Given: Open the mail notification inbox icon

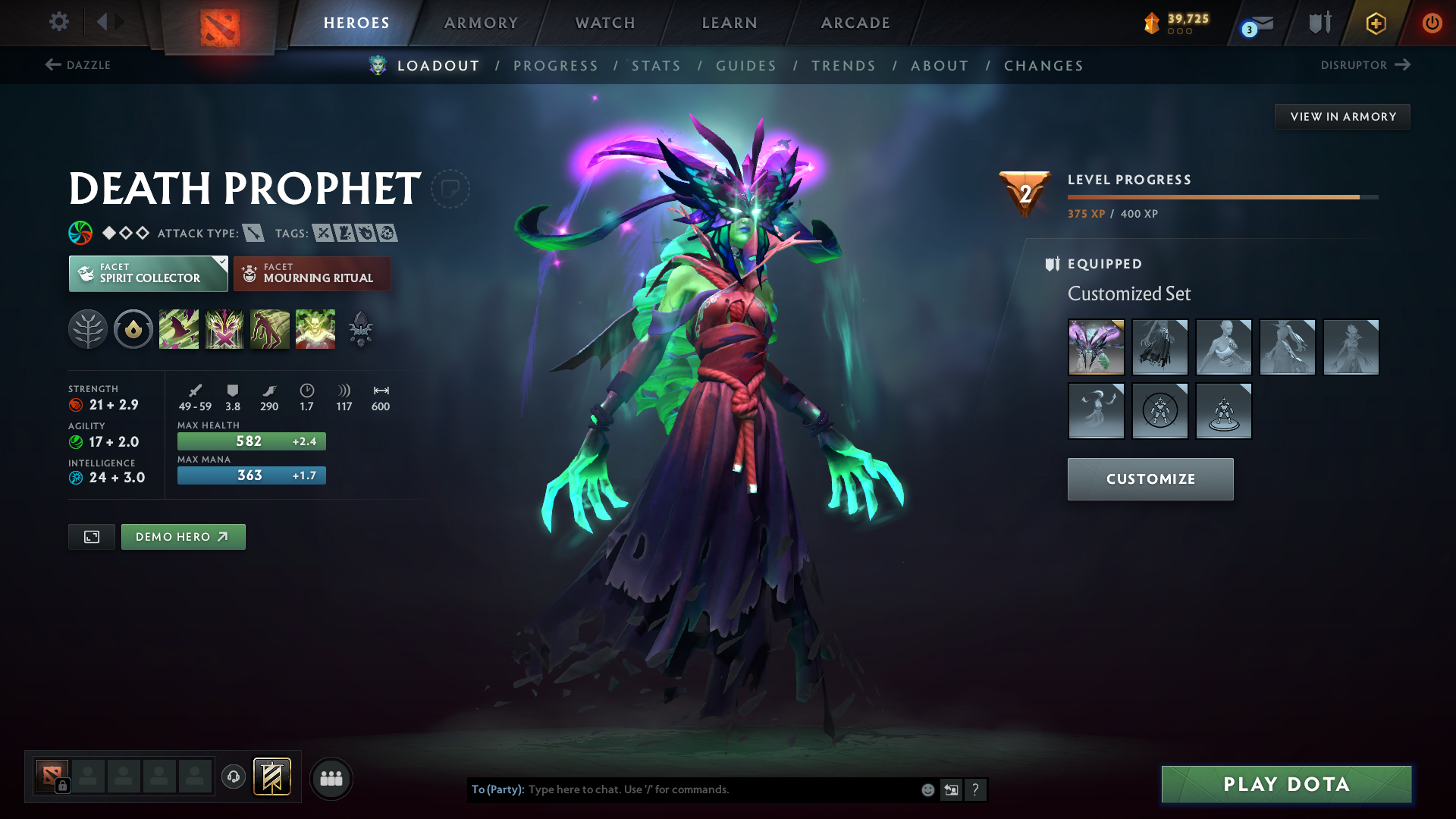Looking at the screenshot, I should 1257,22.
